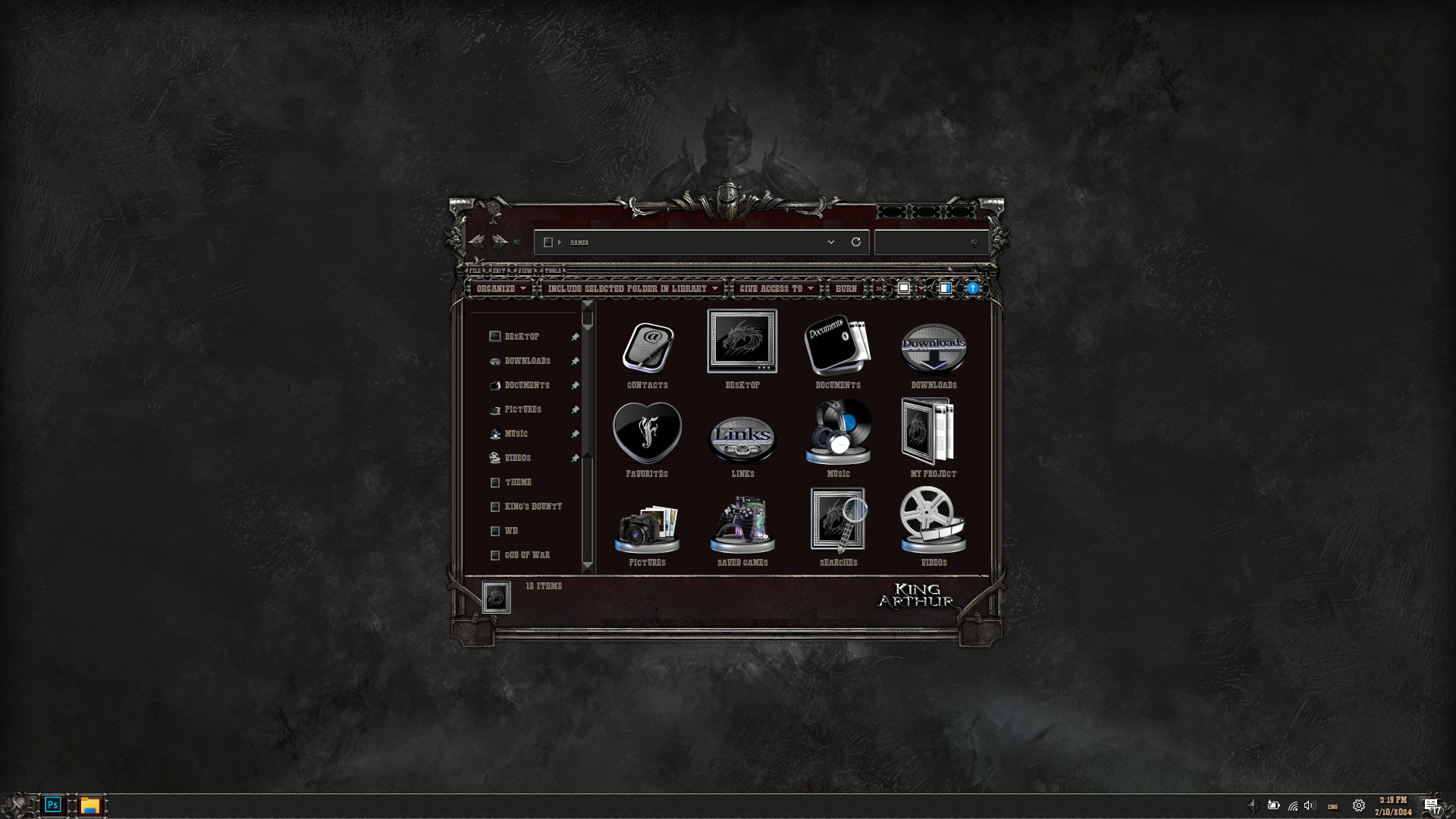Click the explorer search box
Viewport: 1456px width, 819px height.
(925, 243)
